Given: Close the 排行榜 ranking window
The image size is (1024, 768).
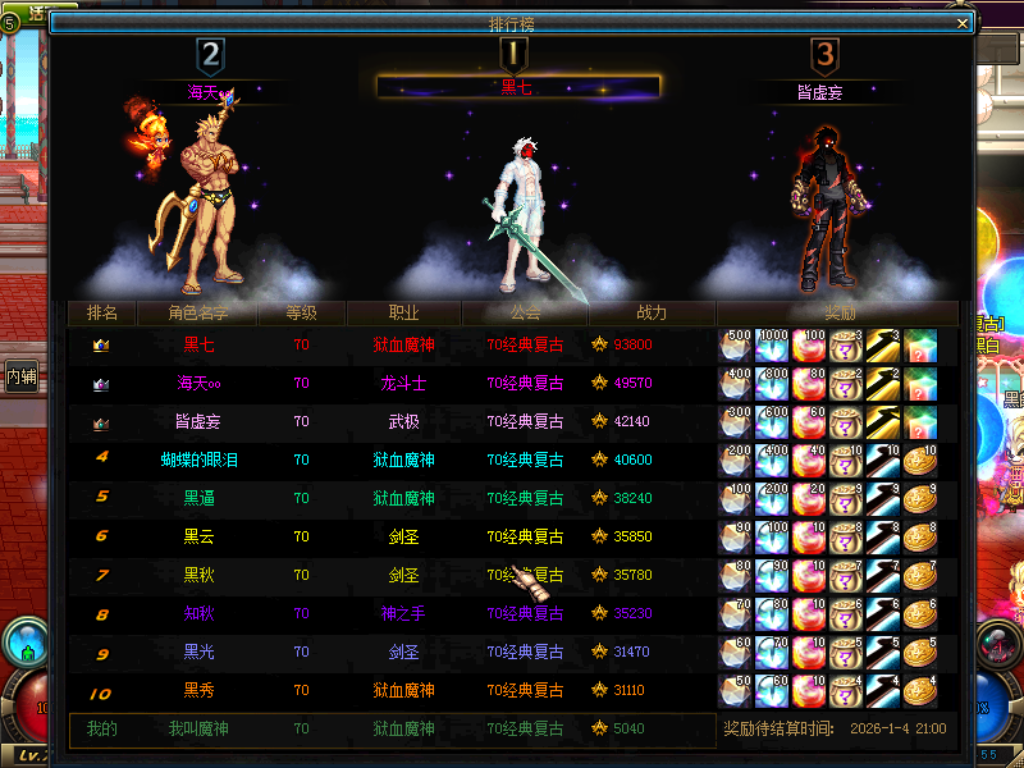Looking at the screenshot, I should [962, 24].
